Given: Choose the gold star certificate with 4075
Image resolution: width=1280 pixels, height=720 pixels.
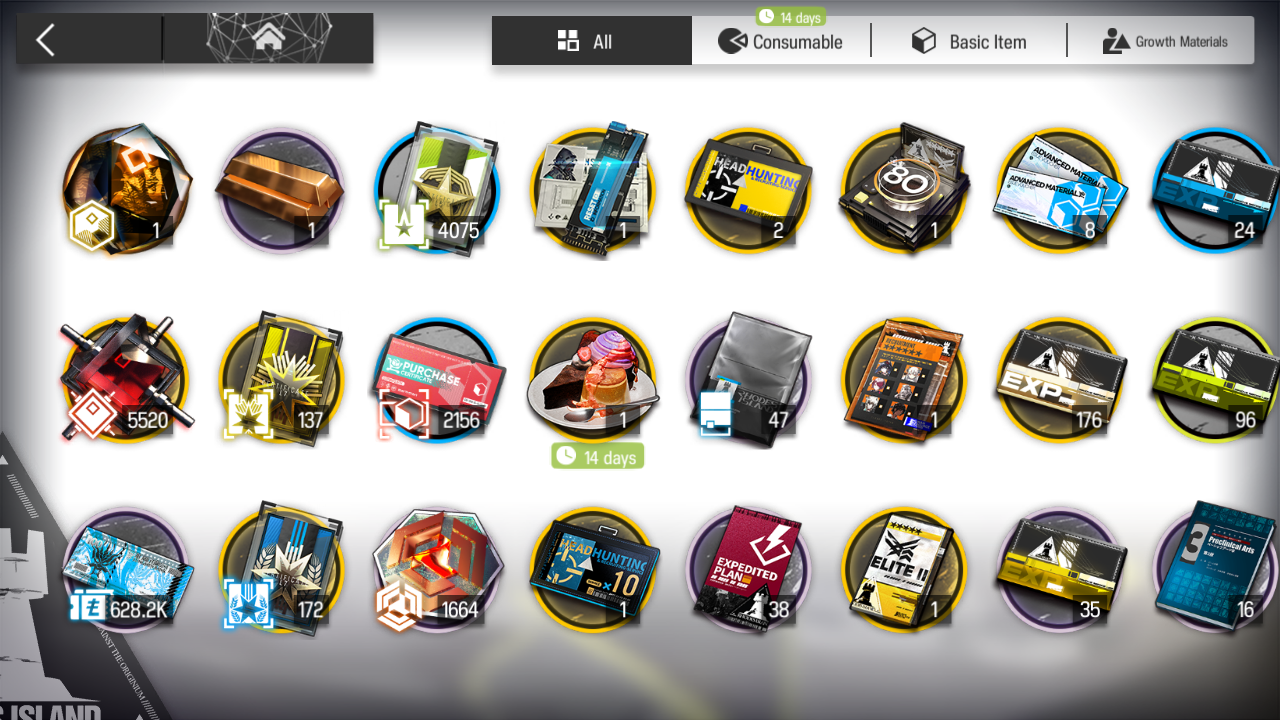Looking at the screenshot, I should (437, 190).
